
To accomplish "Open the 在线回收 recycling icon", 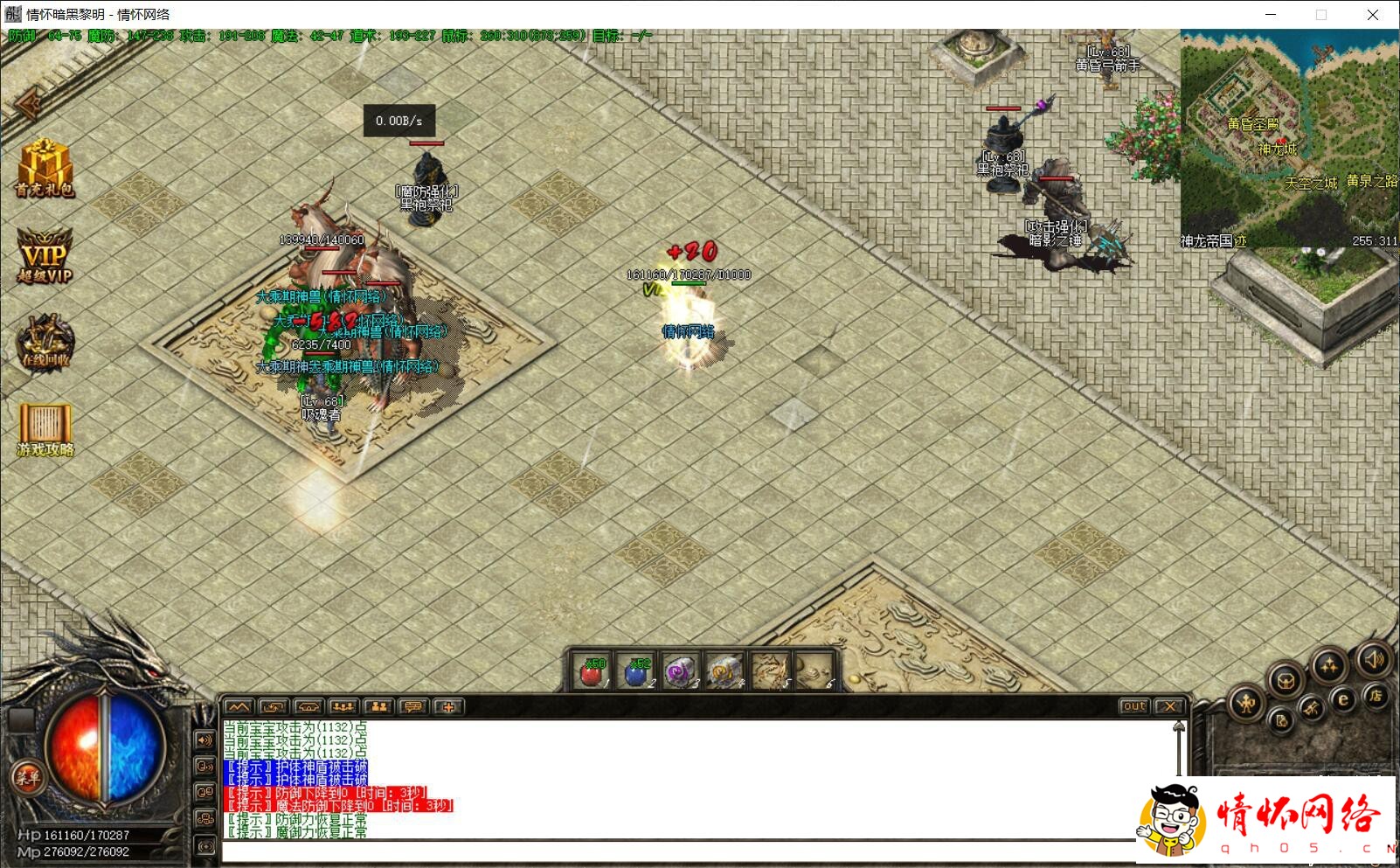I will (x=45, y=342).
